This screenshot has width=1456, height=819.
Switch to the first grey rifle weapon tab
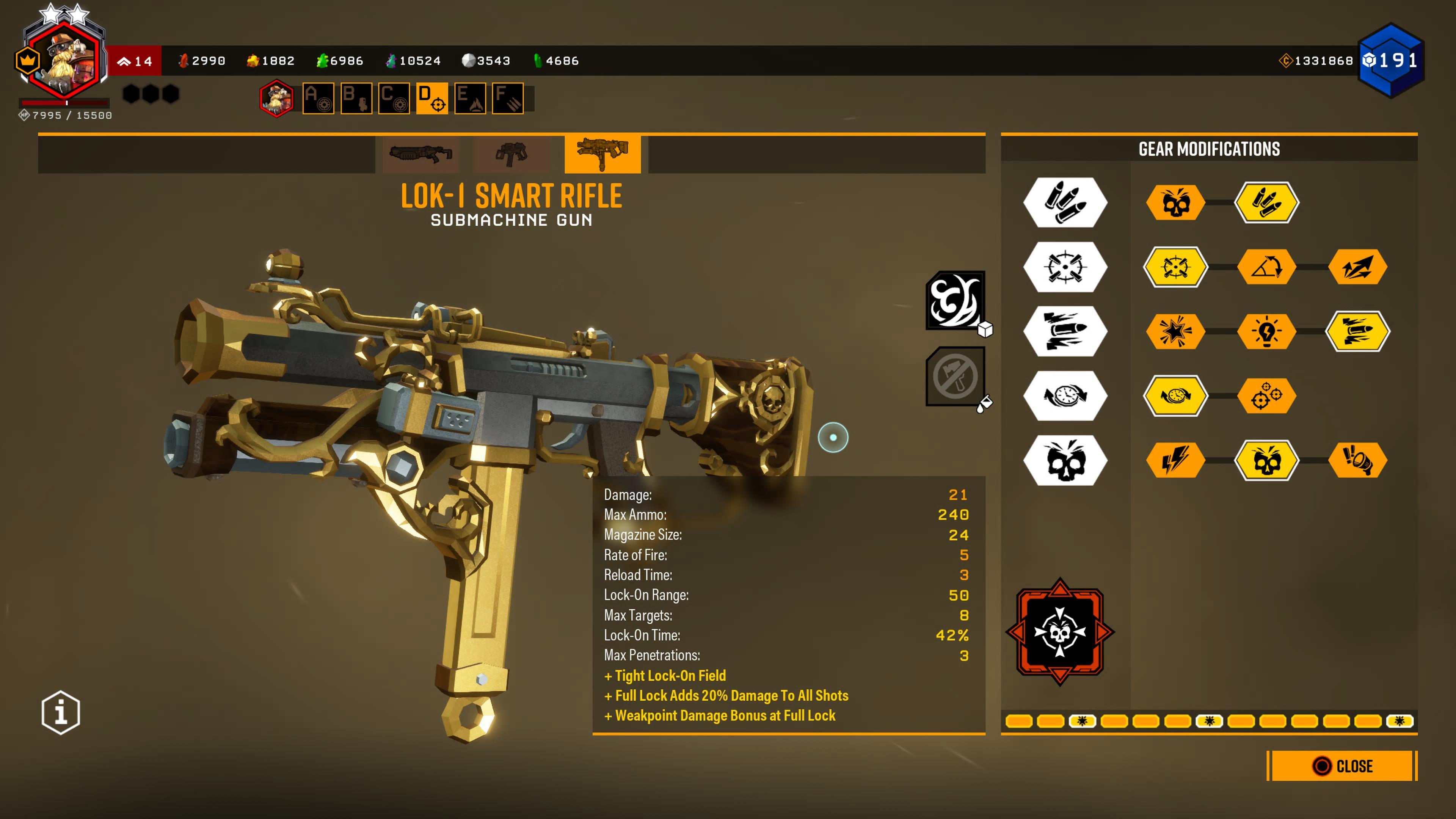point(420,154)
